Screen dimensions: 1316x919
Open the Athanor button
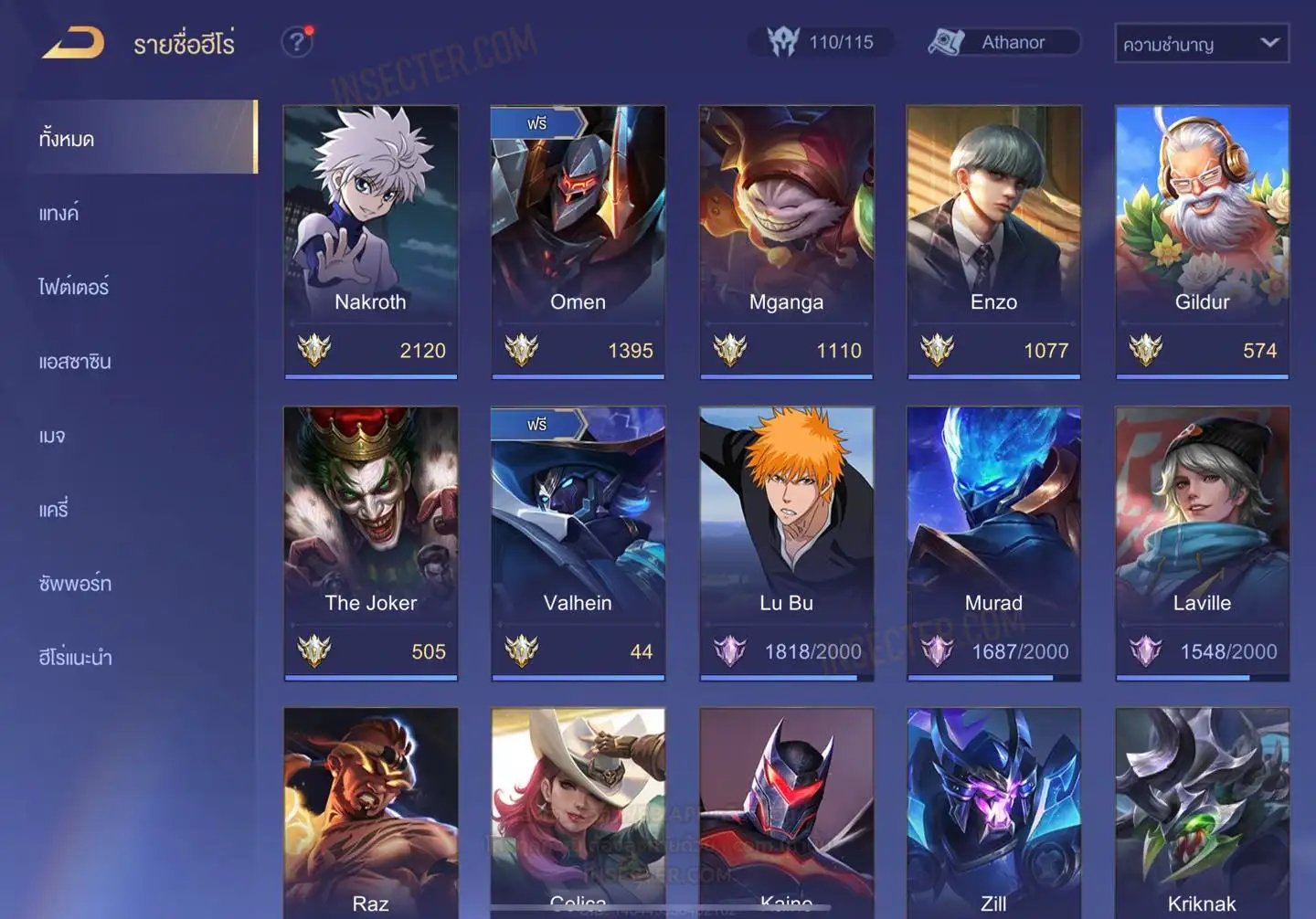pos(1004,42)
